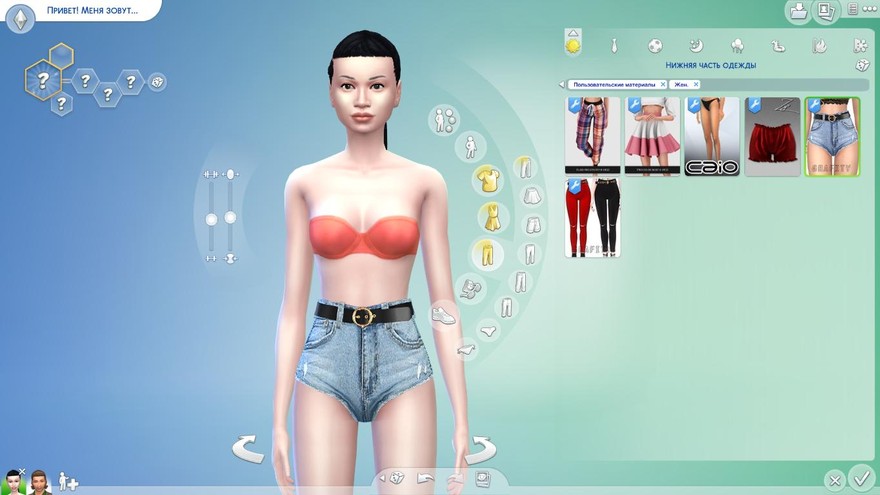Screen dimensions: 880x495
Task: Open the formal outfit necktie tab
Action: pyautogui.click(x=614, y=45)
